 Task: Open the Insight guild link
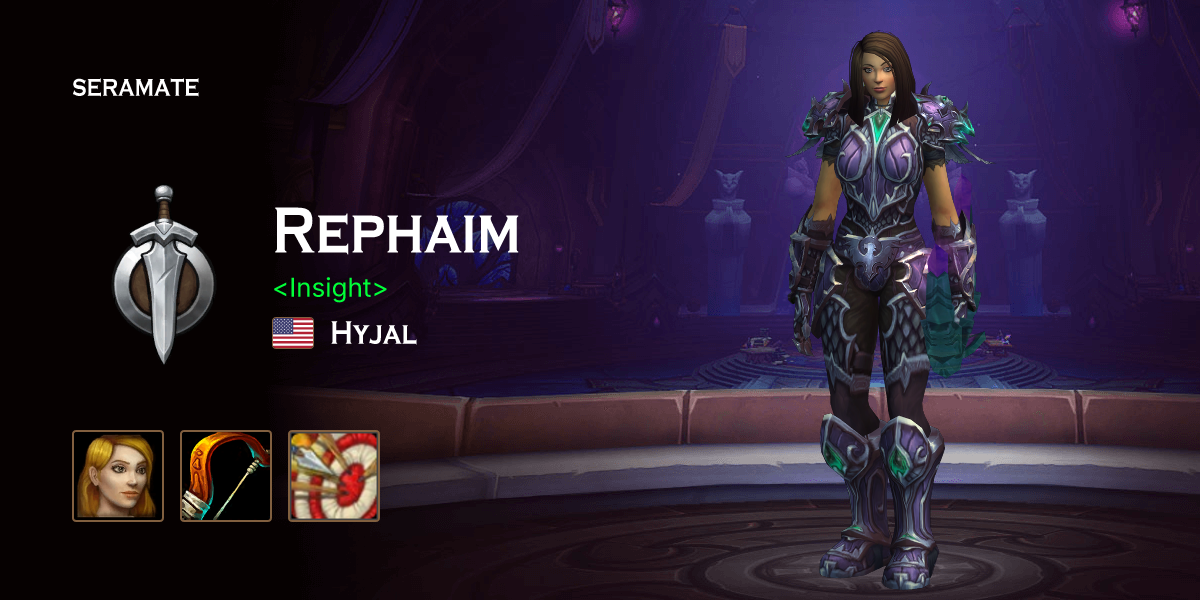330,288
